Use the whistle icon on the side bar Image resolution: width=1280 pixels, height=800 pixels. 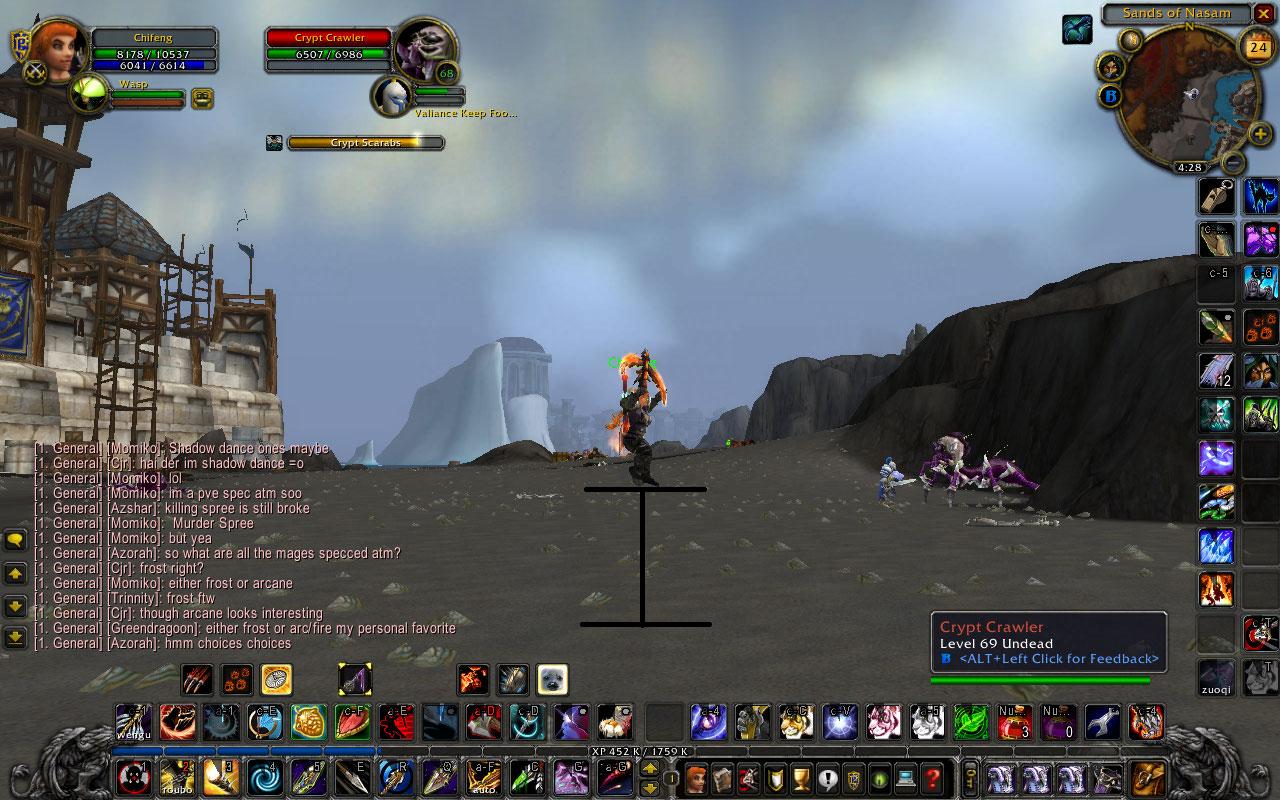1217,197
